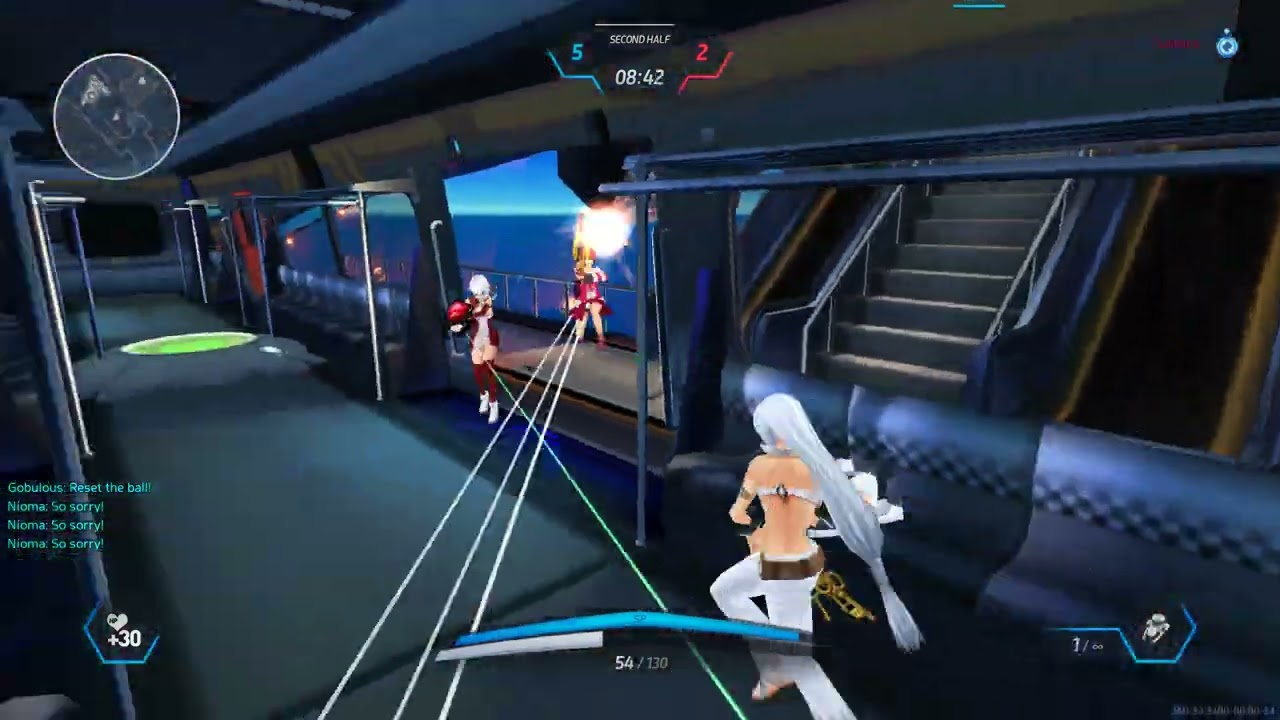Click the circular minimap
The width and height of the screenshot is (1280, 720).
click(117, 116)
